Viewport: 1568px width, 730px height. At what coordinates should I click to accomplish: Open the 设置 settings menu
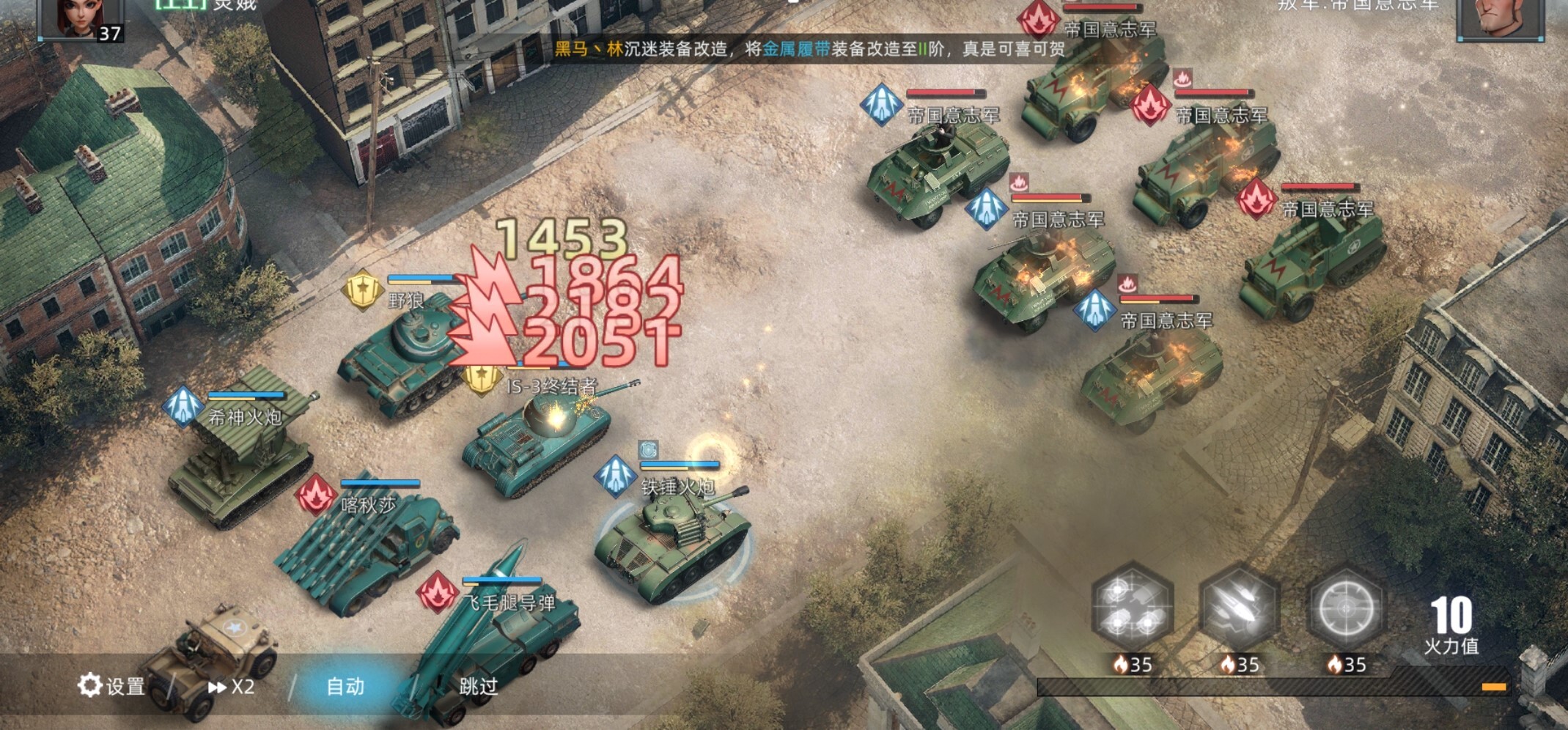click(x=111, y=686)
